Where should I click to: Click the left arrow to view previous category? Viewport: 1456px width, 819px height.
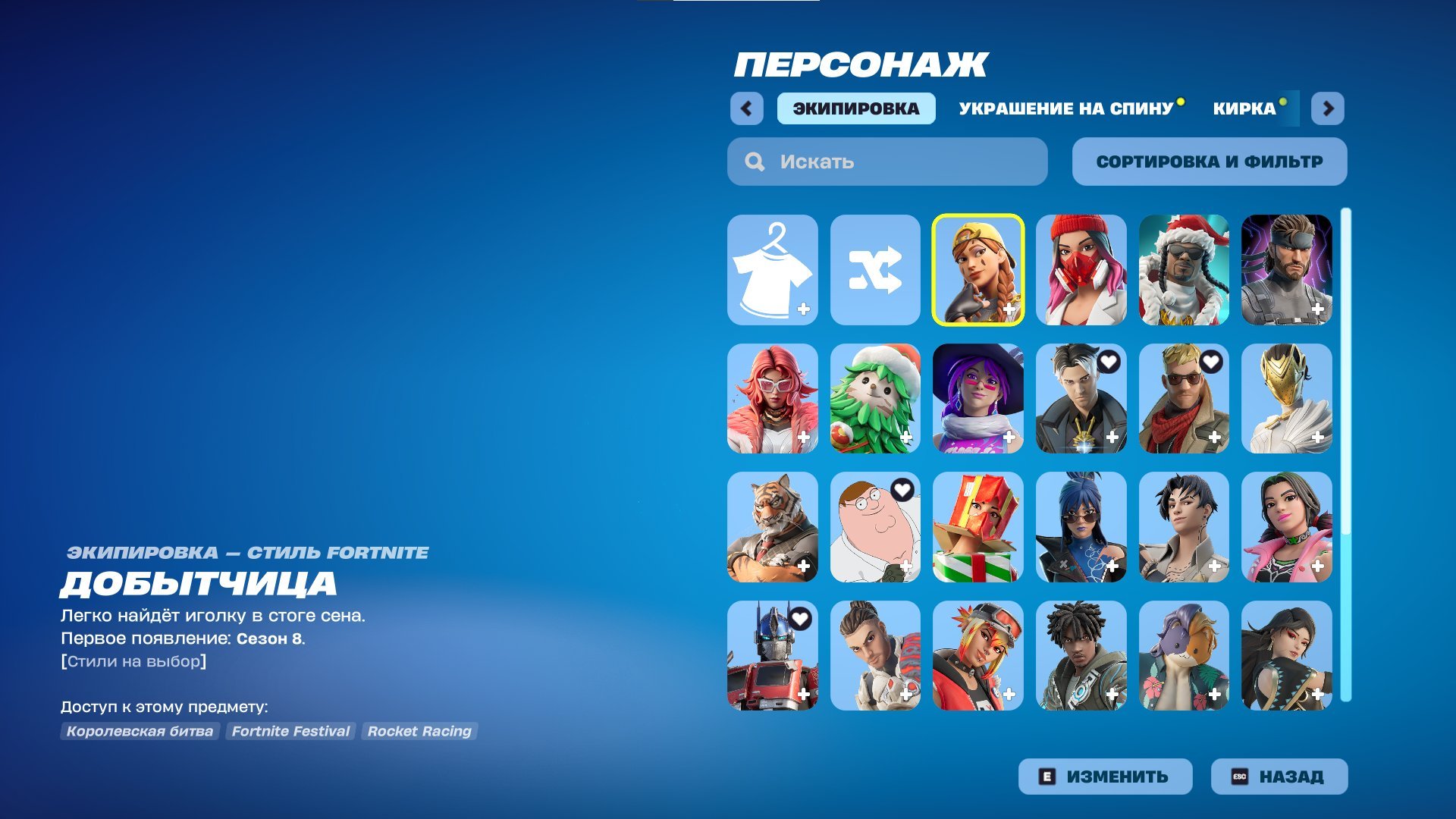coord(747,108)
